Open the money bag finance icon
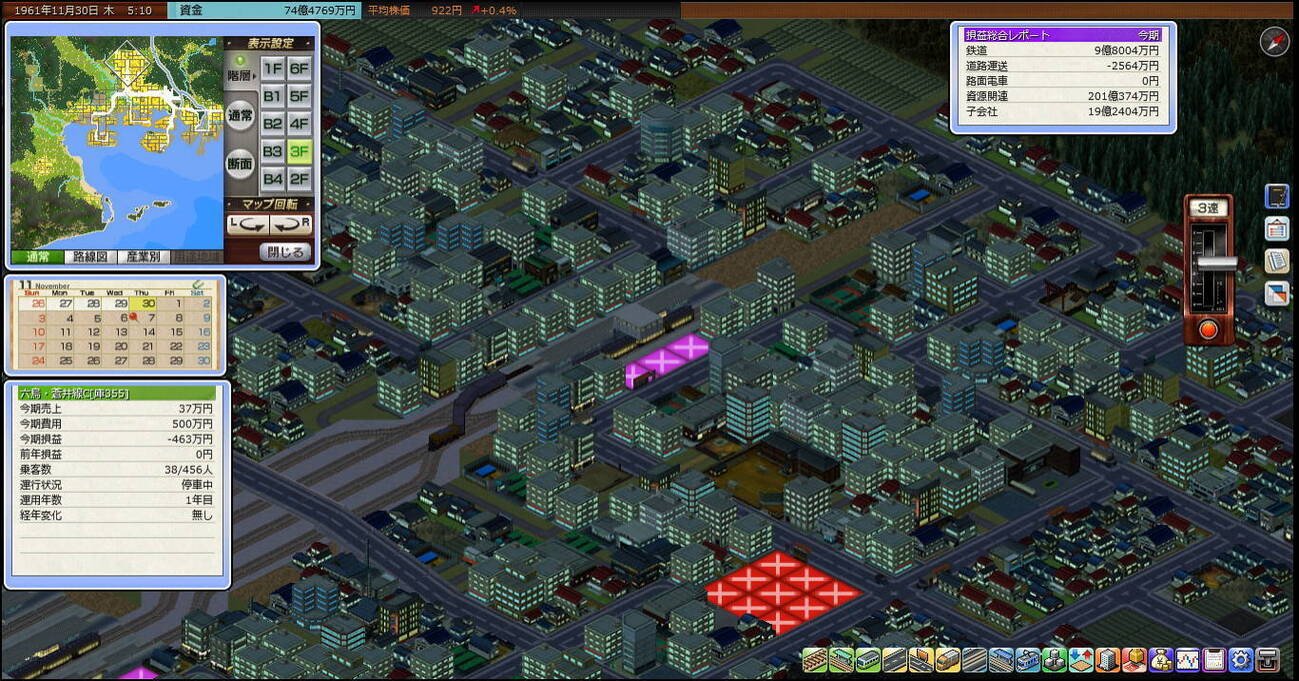1299x681 pixels. click(x=1161, y=660)
